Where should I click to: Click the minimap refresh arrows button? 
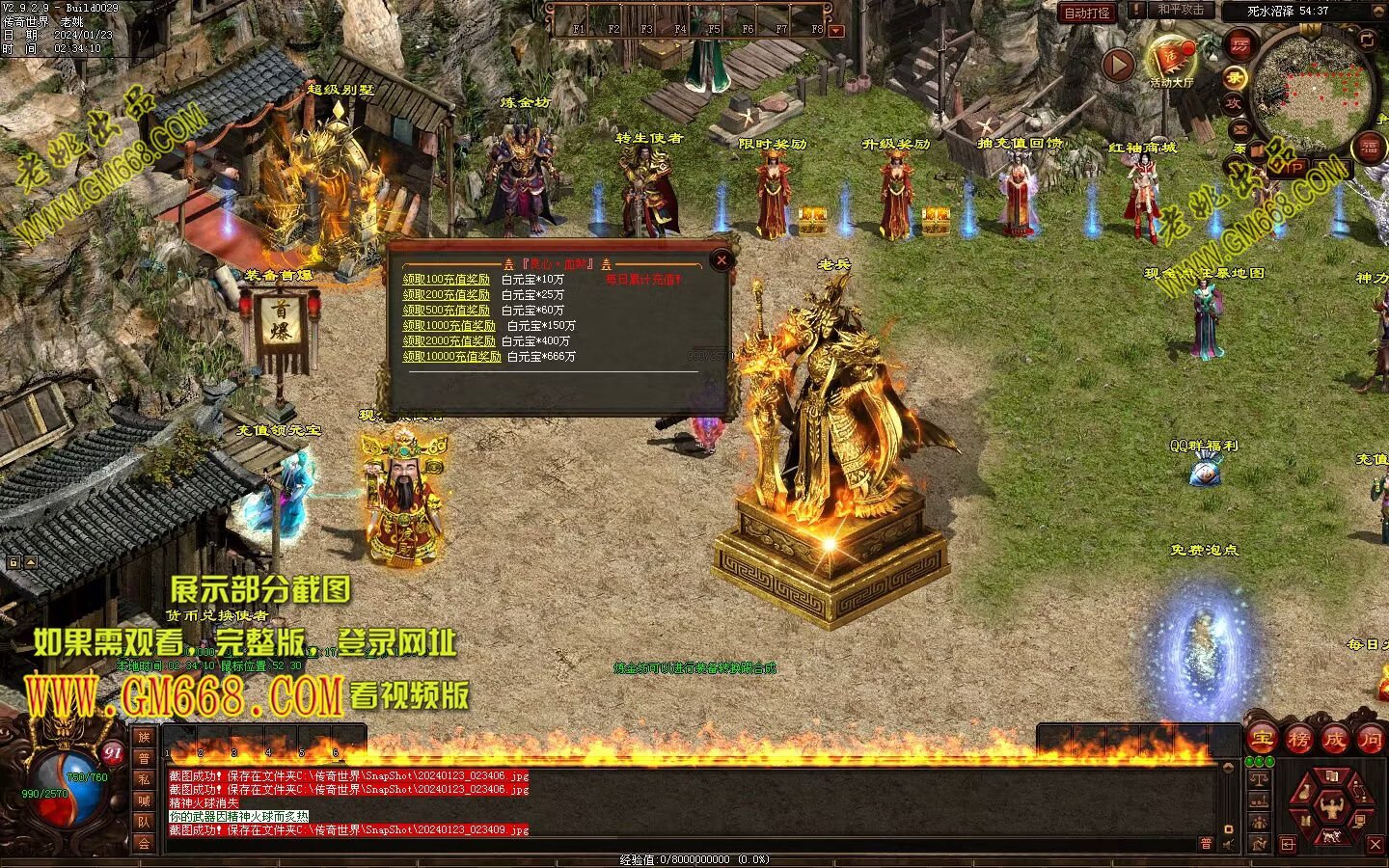tap(1367, 39)
